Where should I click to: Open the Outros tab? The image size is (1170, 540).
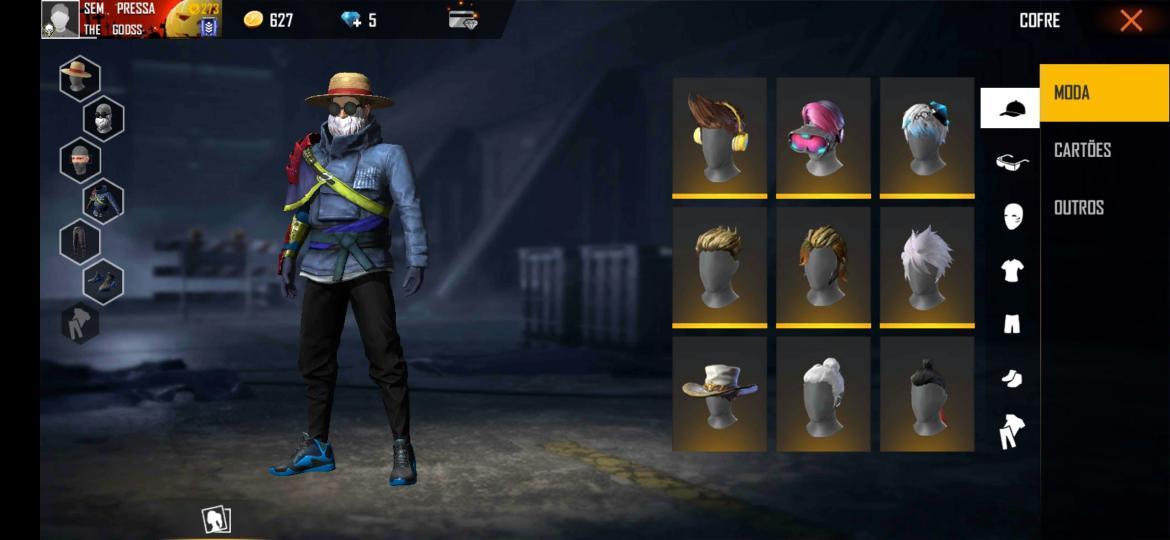click(x=1079, y=207)
